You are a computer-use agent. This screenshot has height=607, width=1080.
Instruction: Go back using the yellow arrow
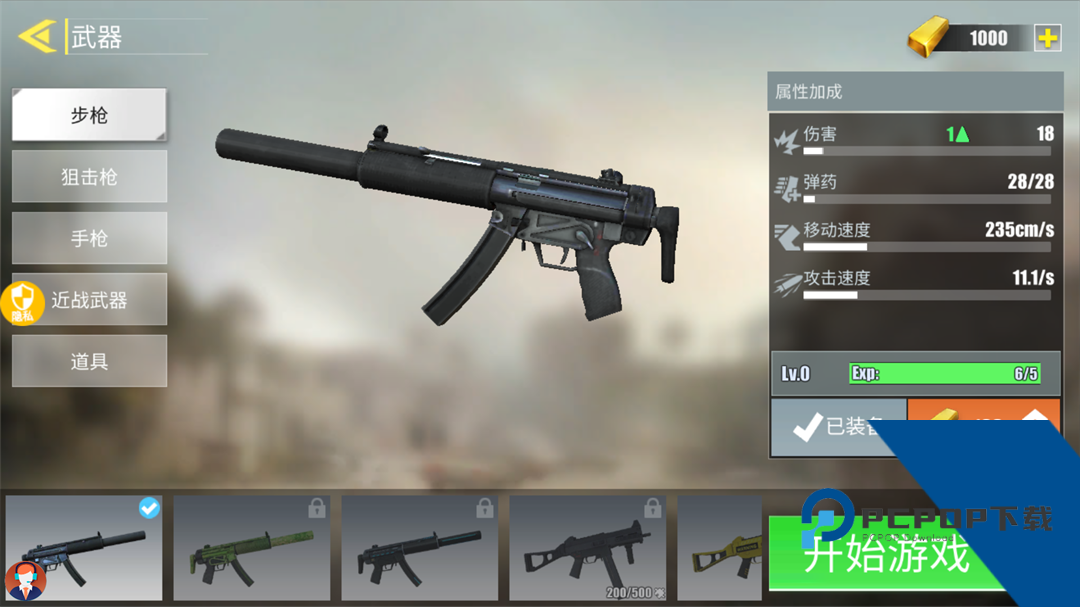coord(37,37)
